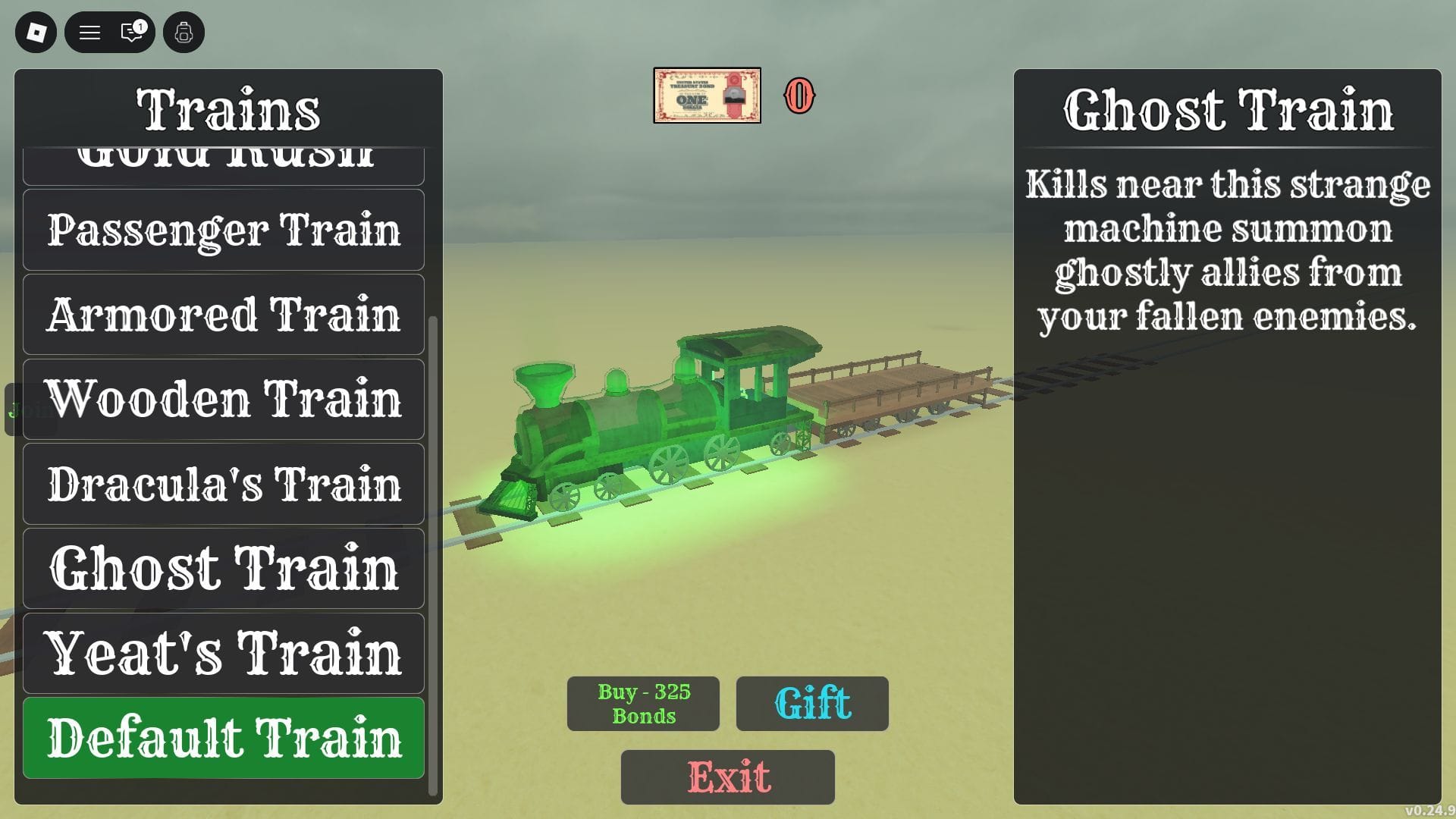
Task: Buy the Ghost Train for 325 Bonds
Action: tap(642, 704)
